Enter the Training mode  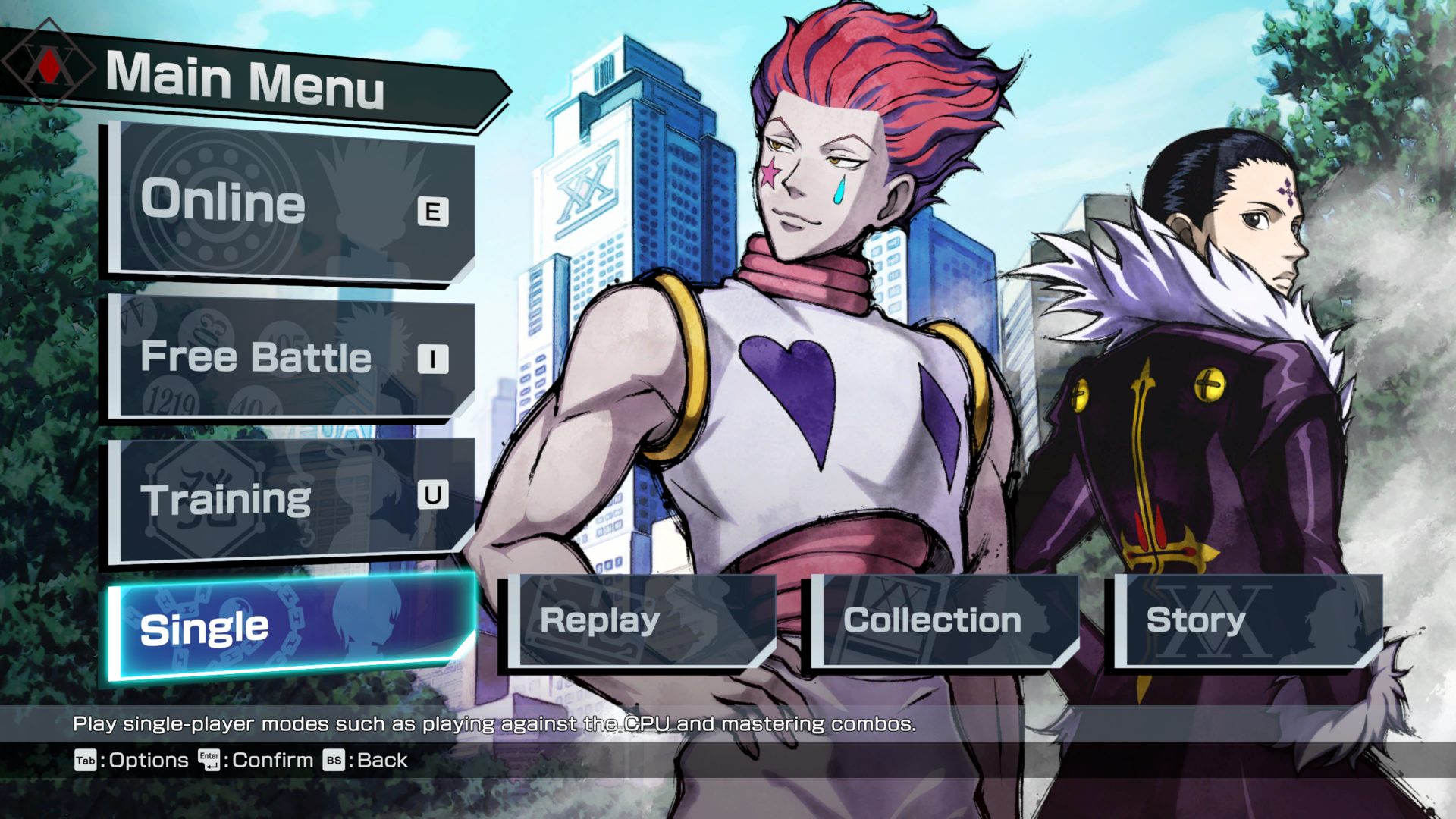click(x=292, y=499)
